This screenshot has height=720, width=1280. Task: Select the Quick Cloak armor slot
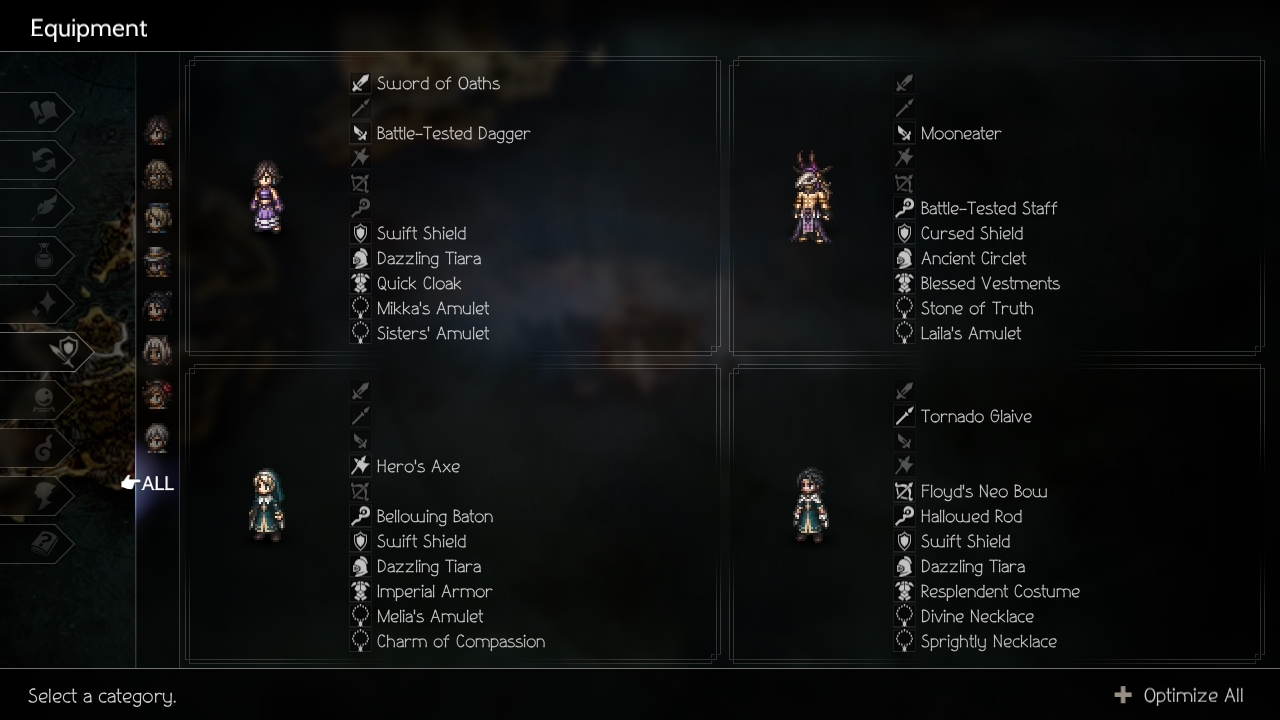(x=418, y=284)
